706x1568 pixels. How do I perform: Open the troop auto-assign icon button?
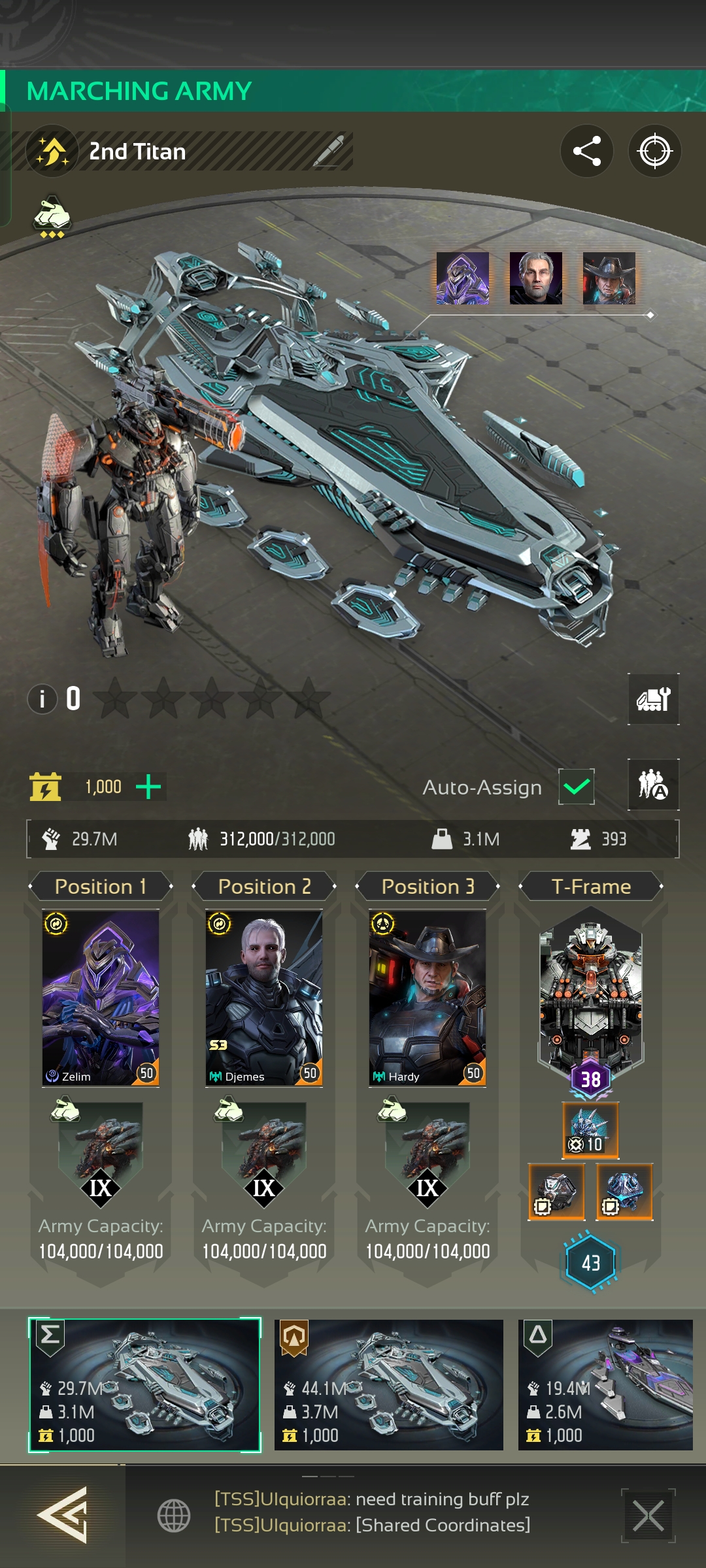tap(653, 785)
